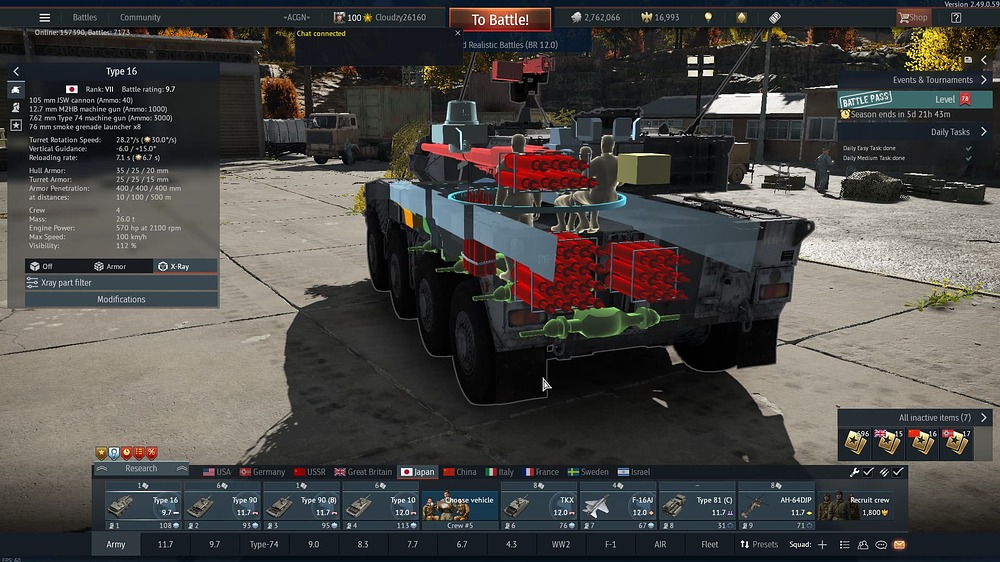
Task: Choose the Type 10 crew slot
Action: (380, 507)
